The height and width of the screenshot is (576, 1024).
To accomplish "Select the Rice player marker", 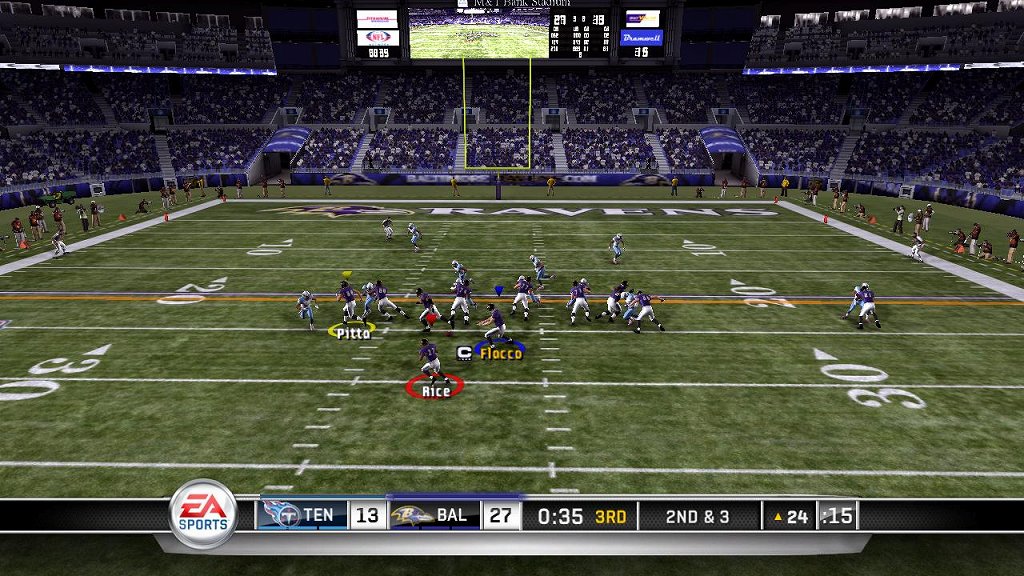I will [435, 389].
